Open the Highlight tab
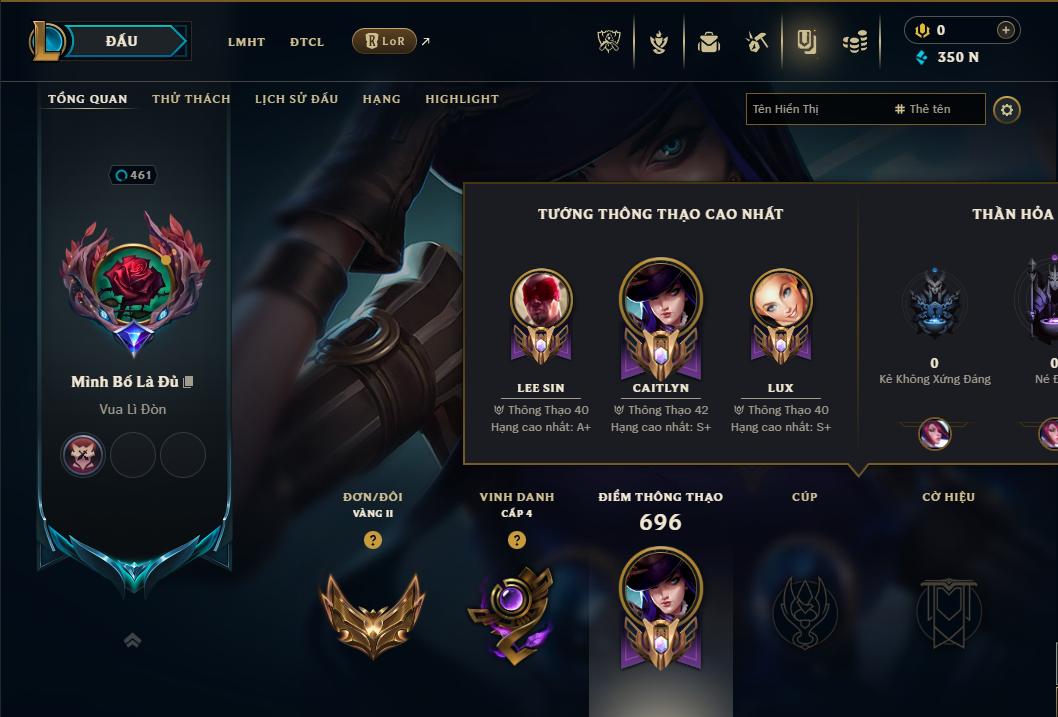This screenshot has width=1058, height=717. pos(461,99)
